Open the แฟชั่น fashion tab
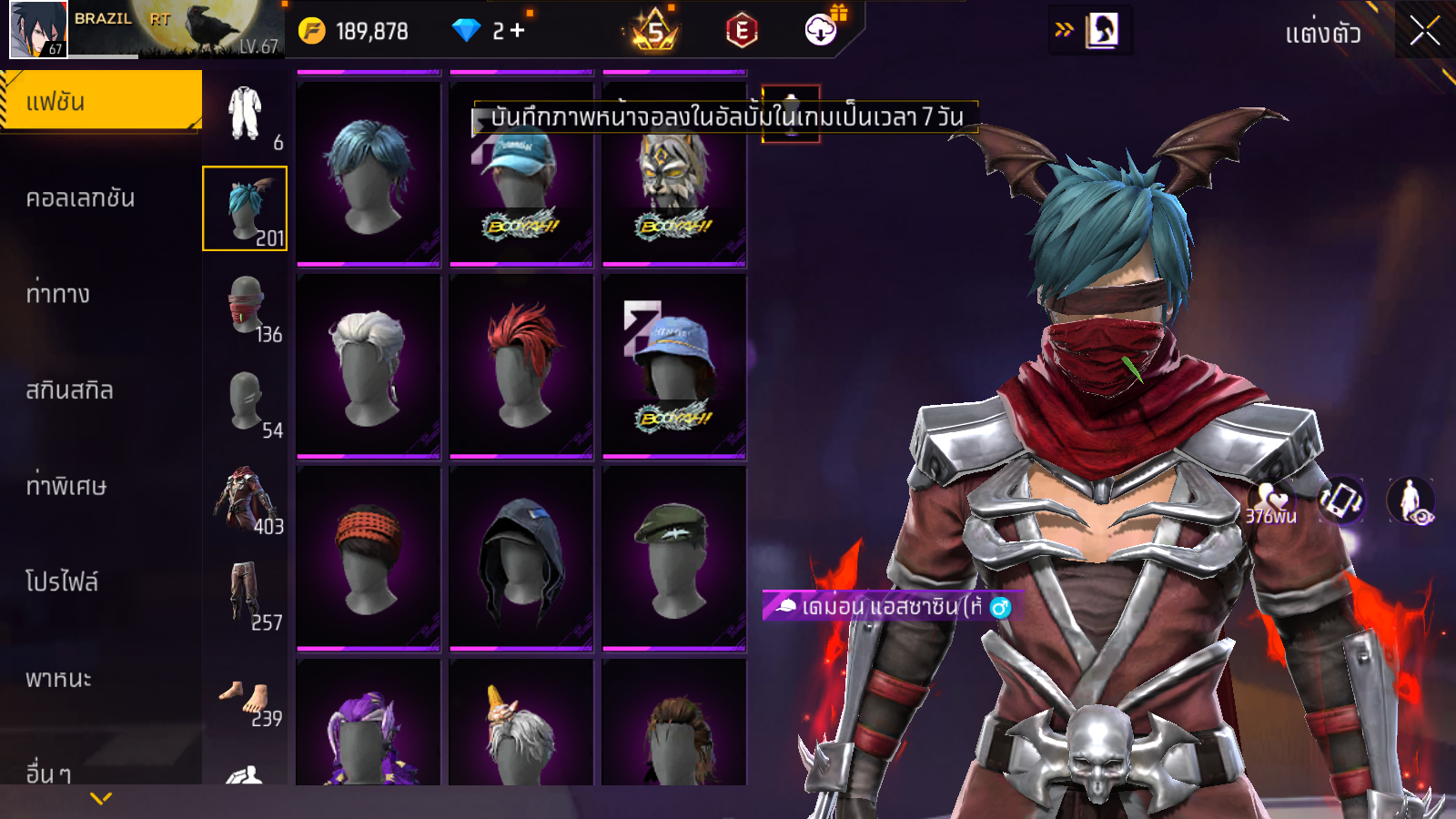Image resolution: width=1456 pixels, height=819 pixels. coord(100,101)
